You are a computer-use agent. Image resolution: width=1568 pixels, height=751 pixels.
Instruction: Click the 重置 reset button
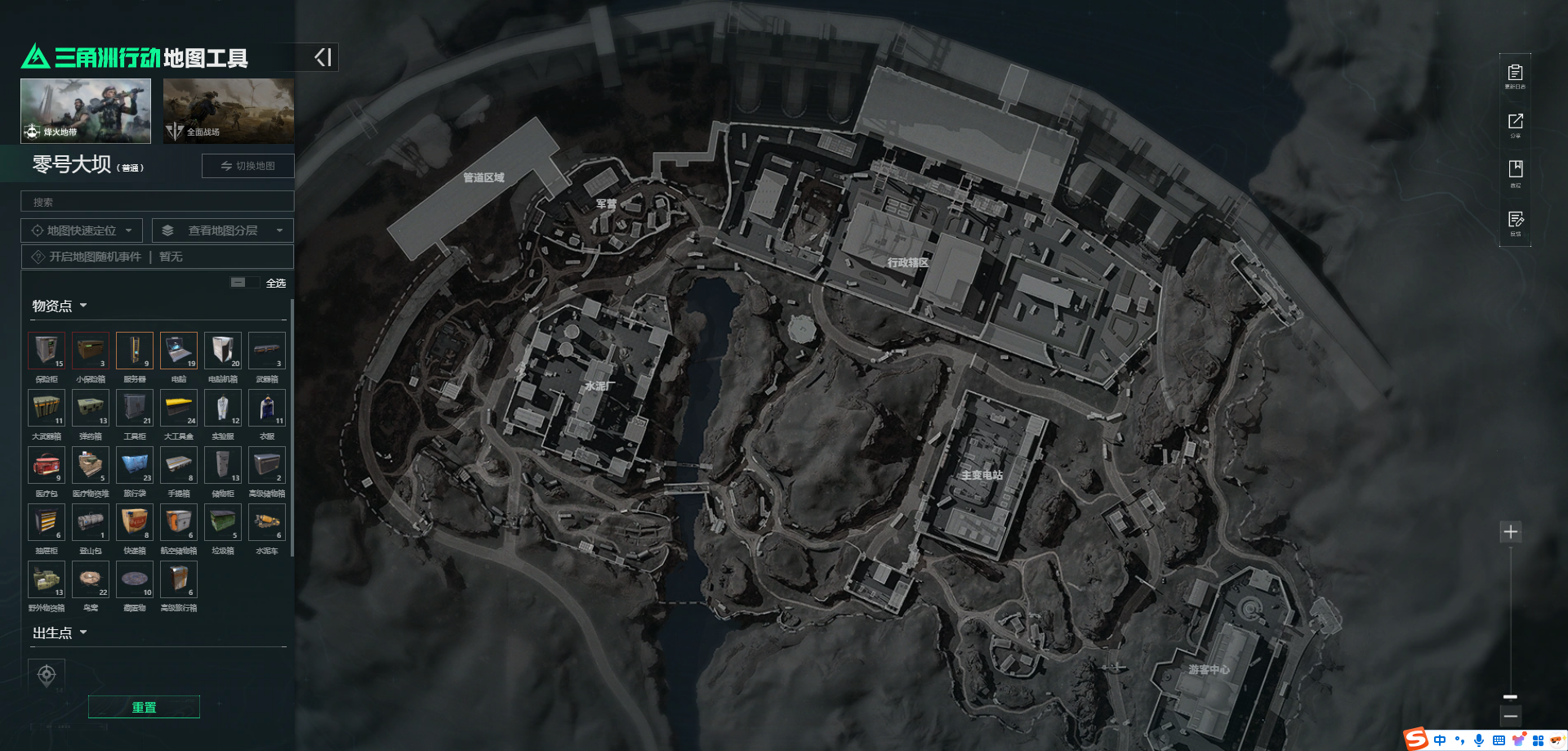[144, 707]
